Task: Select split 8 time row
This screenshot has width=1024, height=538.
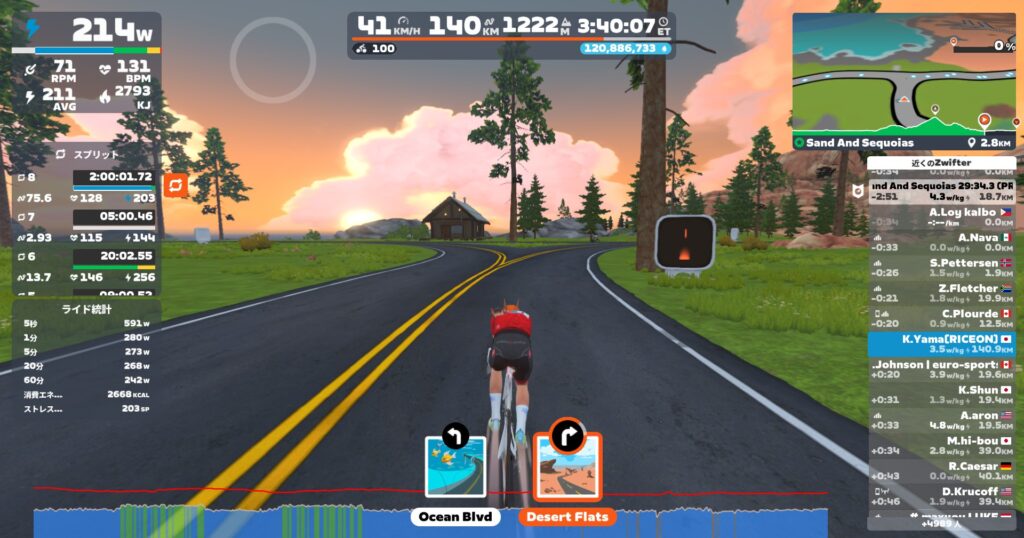Action: [x=112, y=178]
